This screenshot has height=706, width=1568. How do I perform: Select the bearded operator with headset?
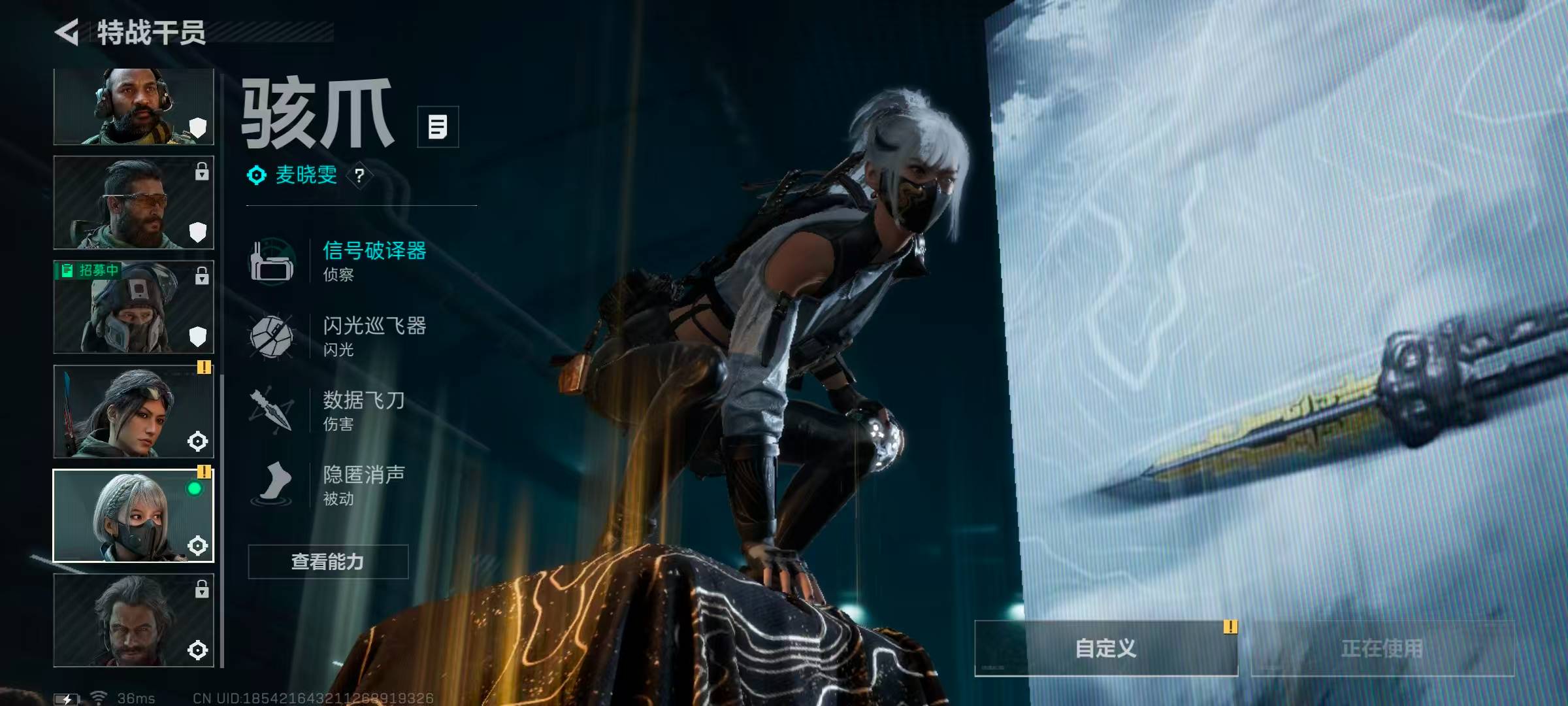133,107
